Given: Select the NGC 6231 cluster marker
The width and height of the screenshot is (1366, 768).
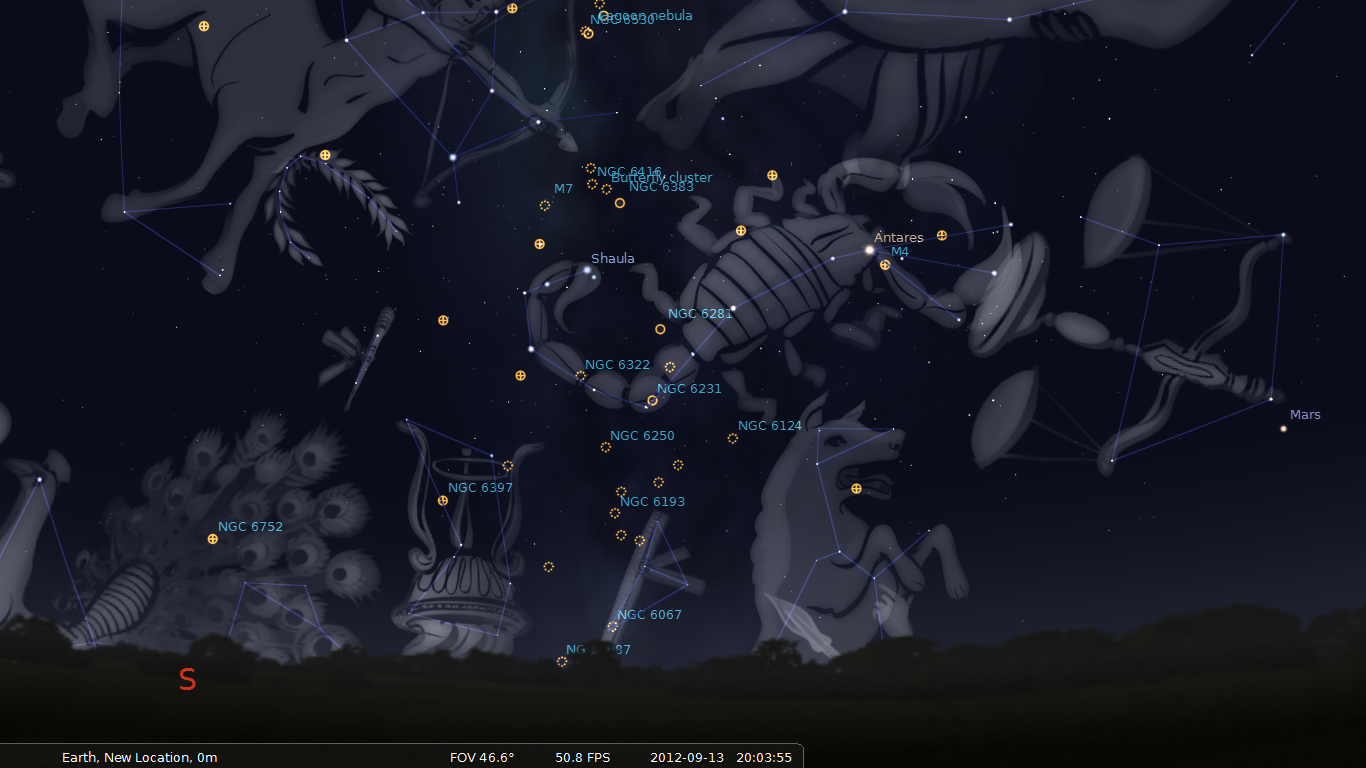Looking at the screenshot, I should tap(651, 400).
